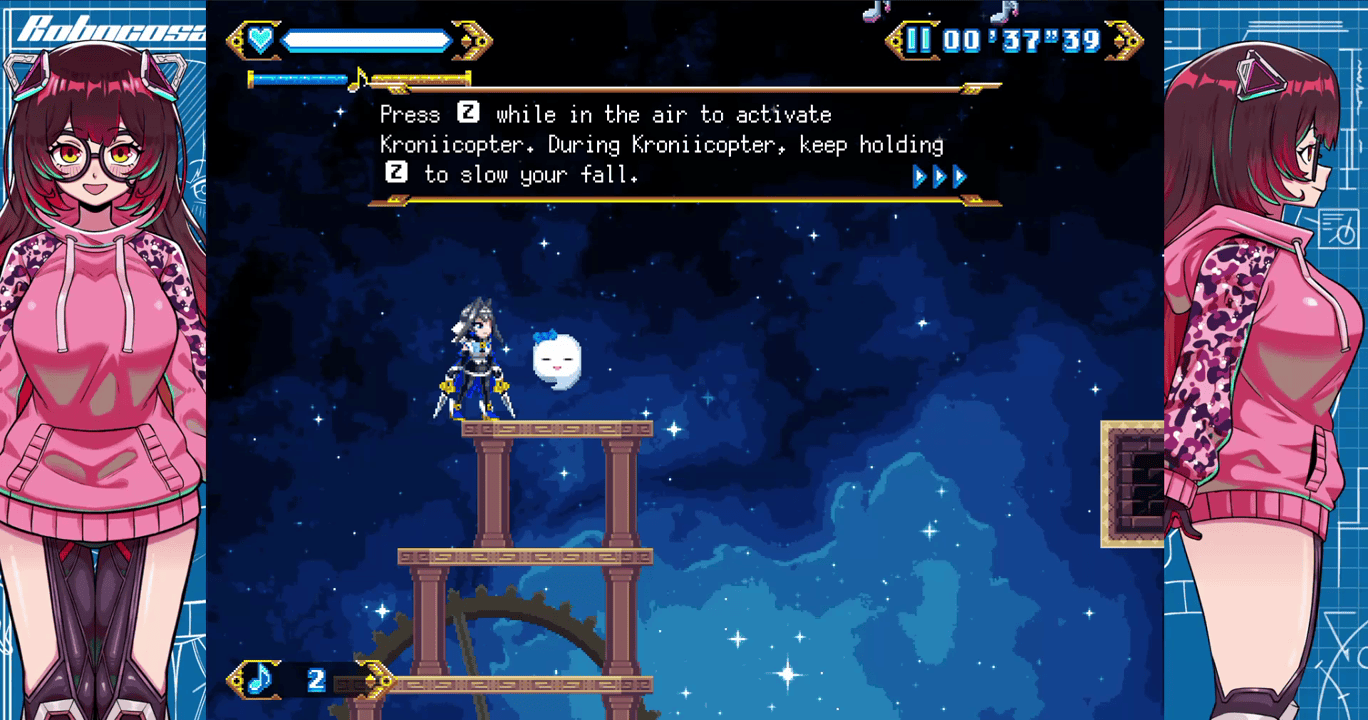1368x720 pixels.
Task: Advance the tutorial dialogue with the blue arrows
Action: tap(940, 177)
